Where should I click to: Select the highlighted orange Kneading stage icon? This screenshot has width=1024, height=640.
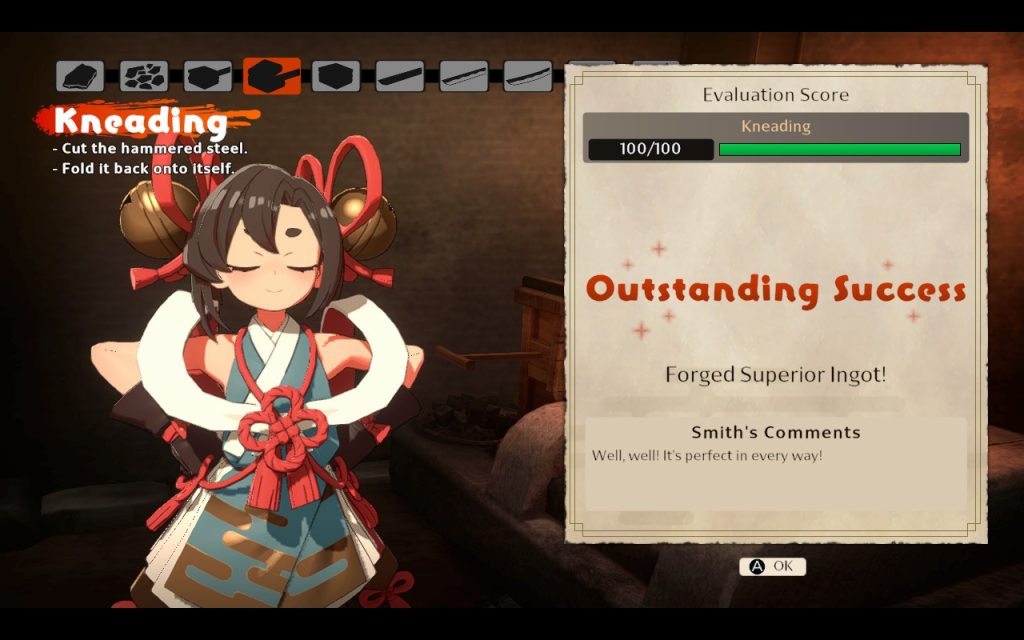point(272,76)
